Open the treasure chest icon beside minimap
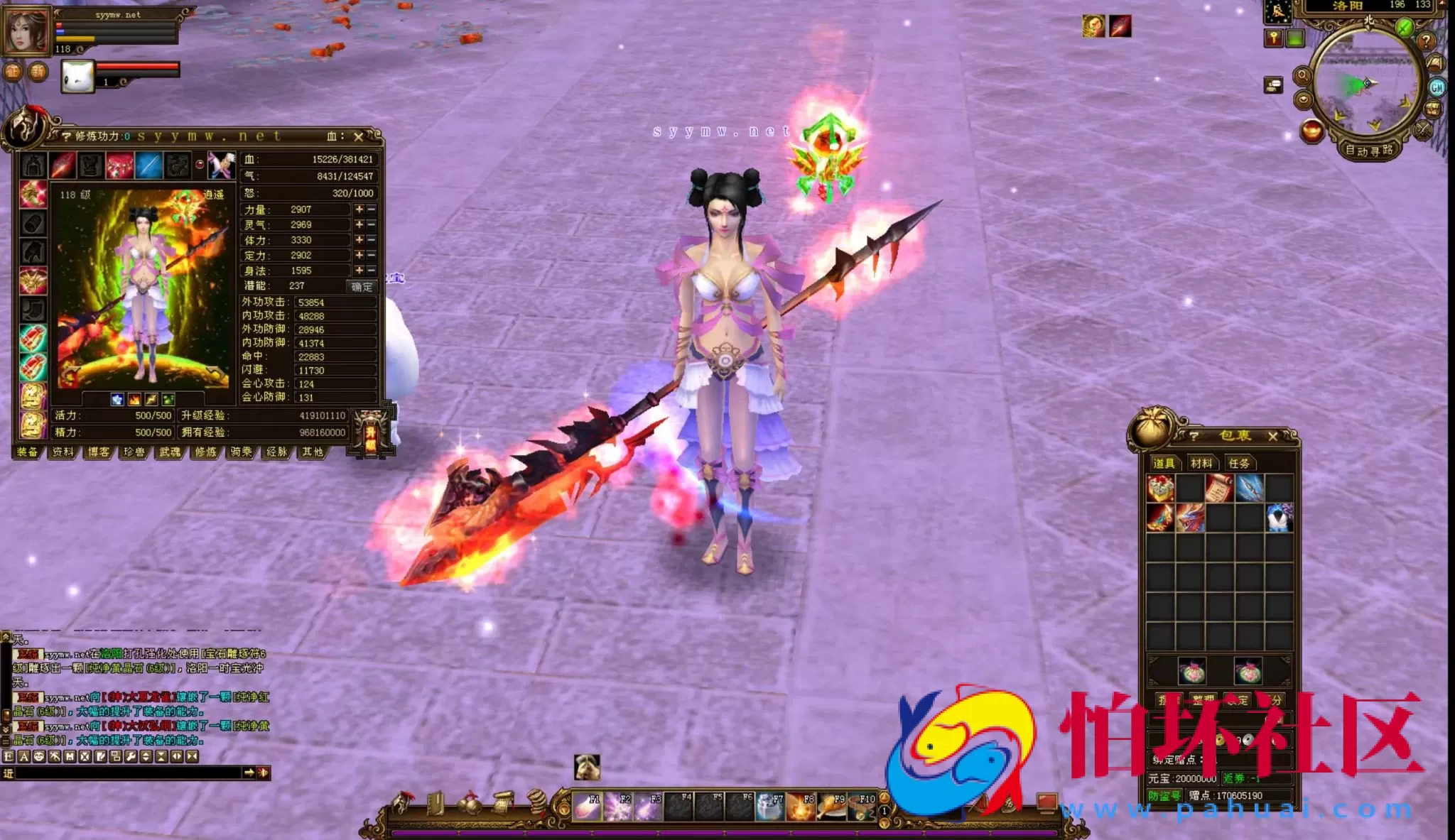The height and width of the screenshot is (840, 1455). click(1433, 109)
